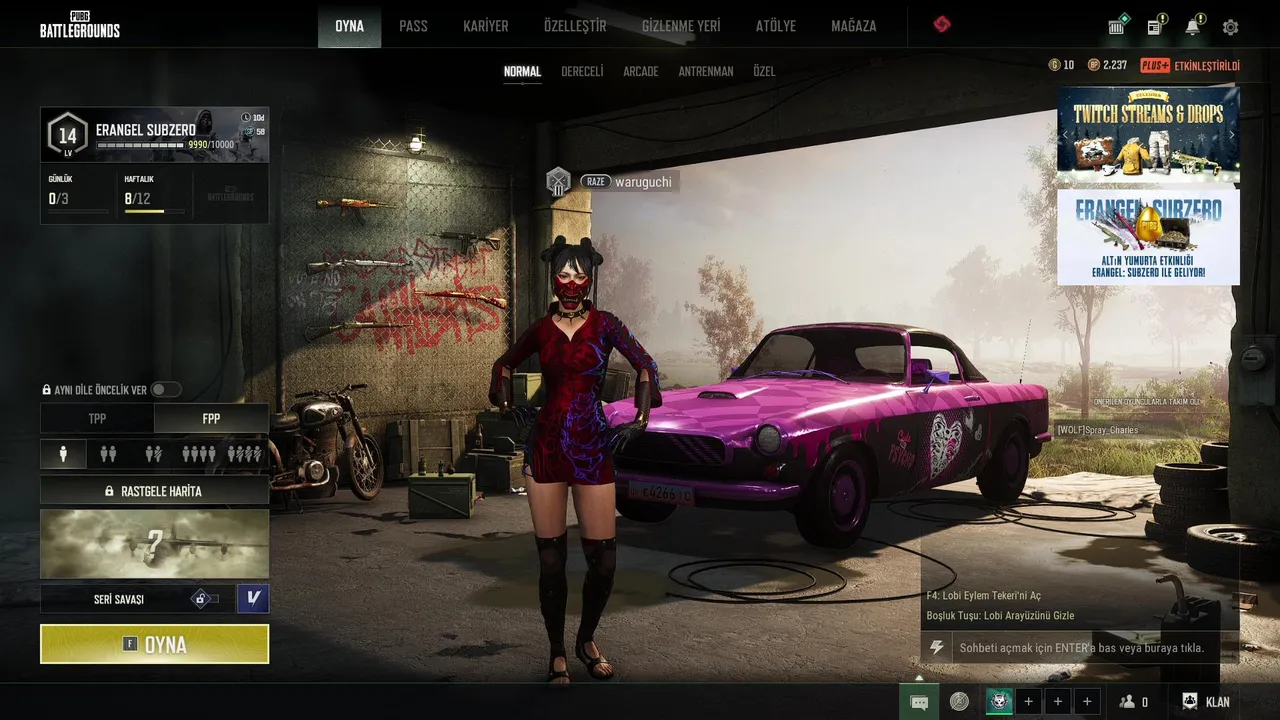Open the Twitch Streams & Drops banner
Image resolution: width=1280 pixels, height=720 pixels.
[1148, 135]
